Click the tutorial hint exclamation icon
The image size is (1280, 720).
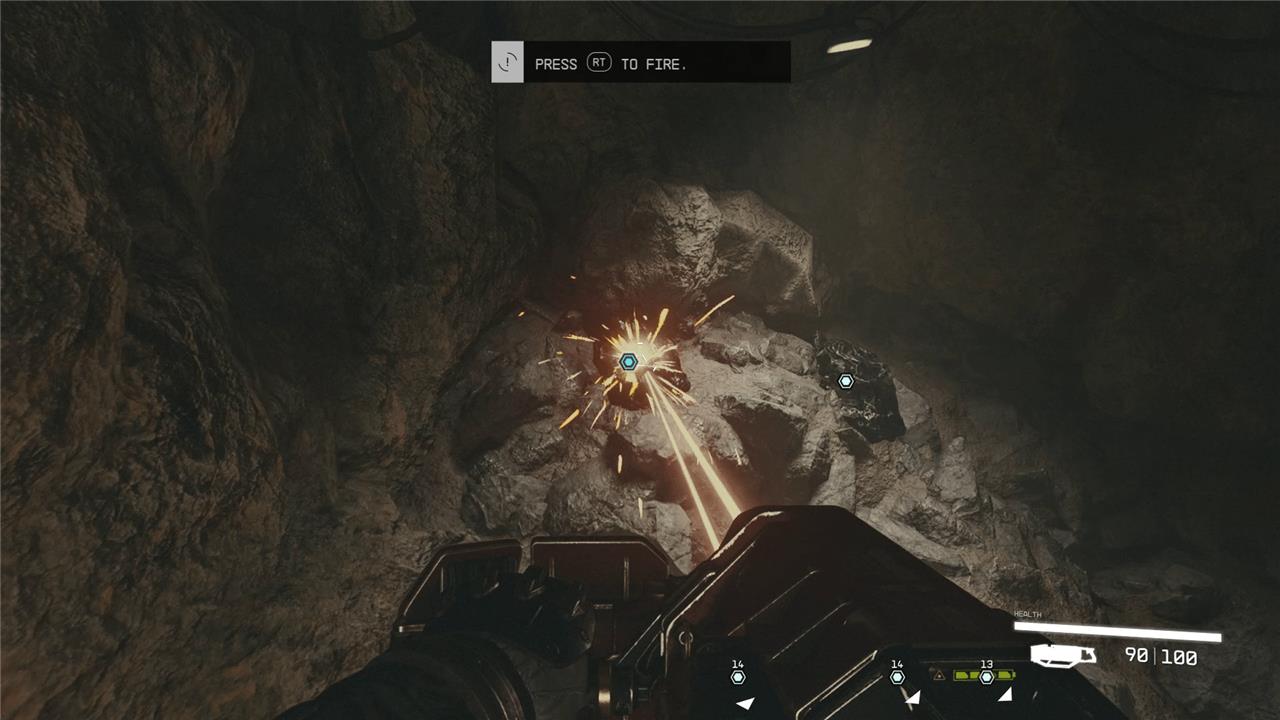[x=508, y=63]
